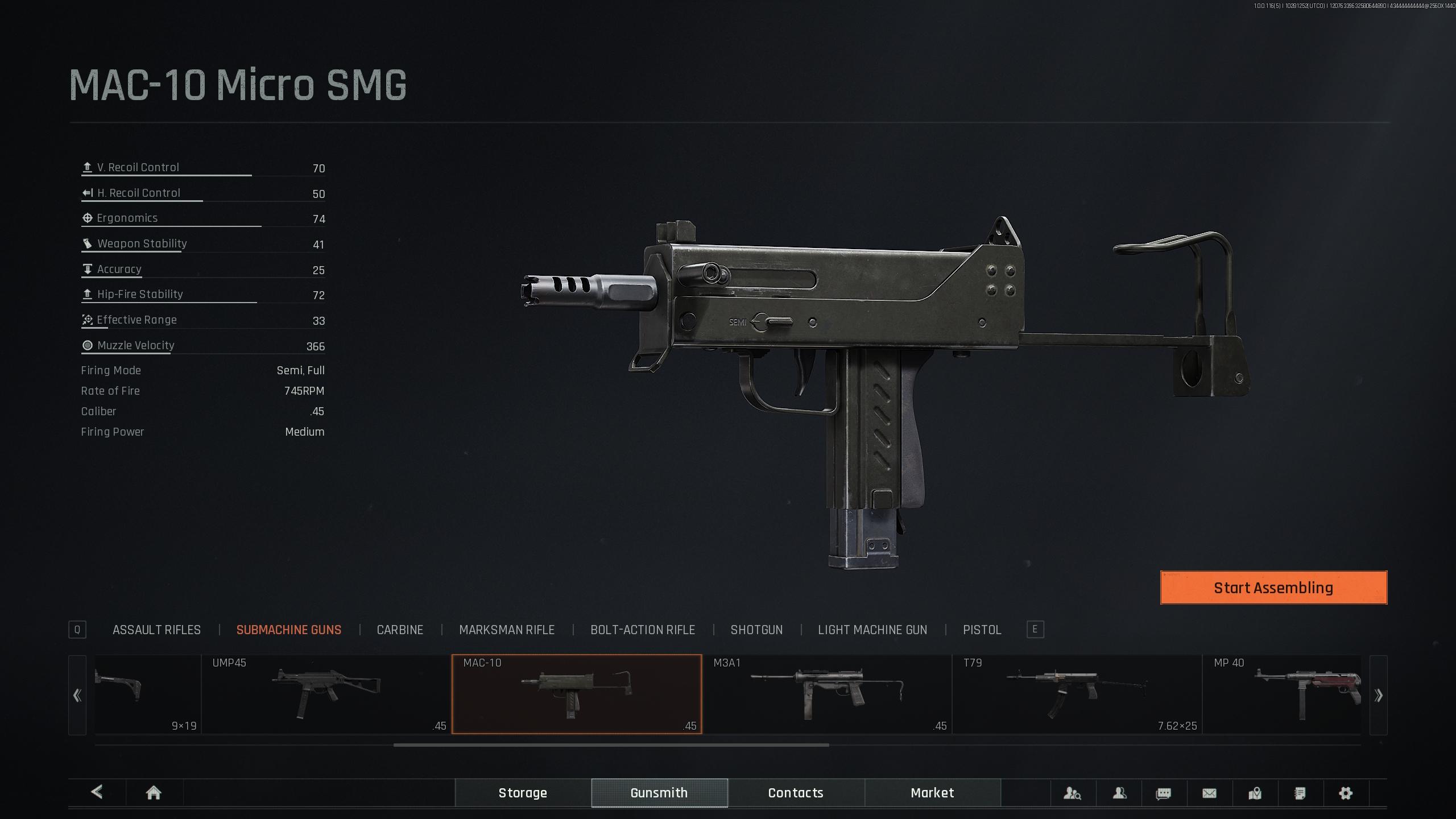Show the Bolt-Action Rifle category
This screenshot has height=819, width=1456.
(642, 630)
